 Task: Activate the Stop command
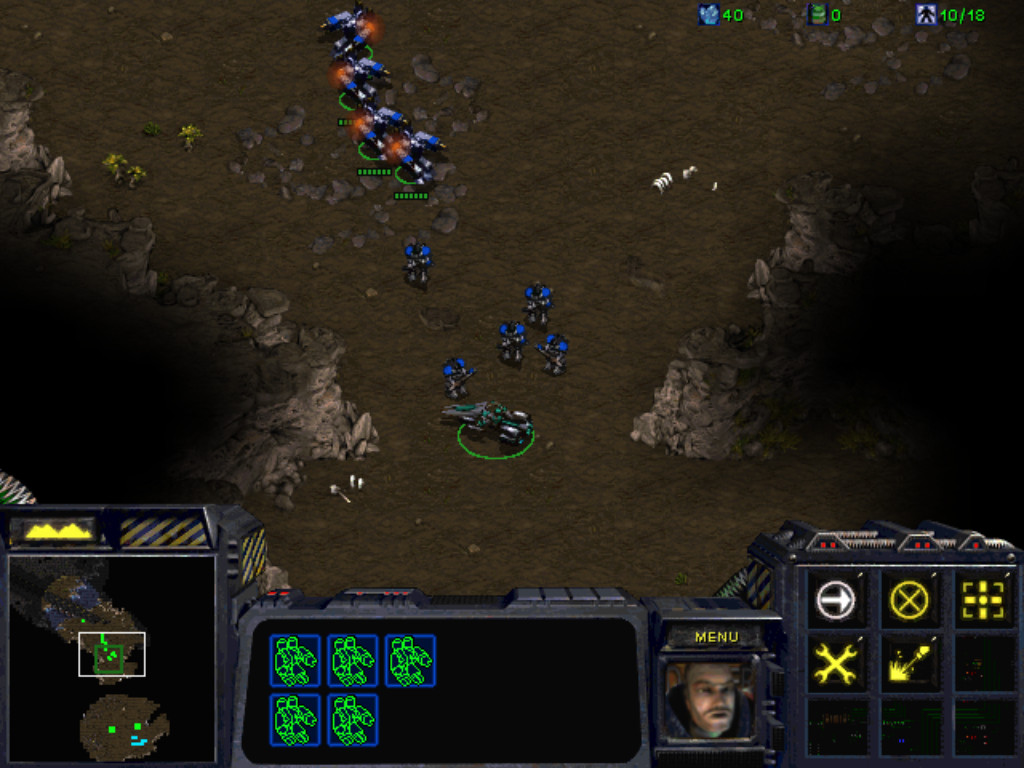(908, 600)
